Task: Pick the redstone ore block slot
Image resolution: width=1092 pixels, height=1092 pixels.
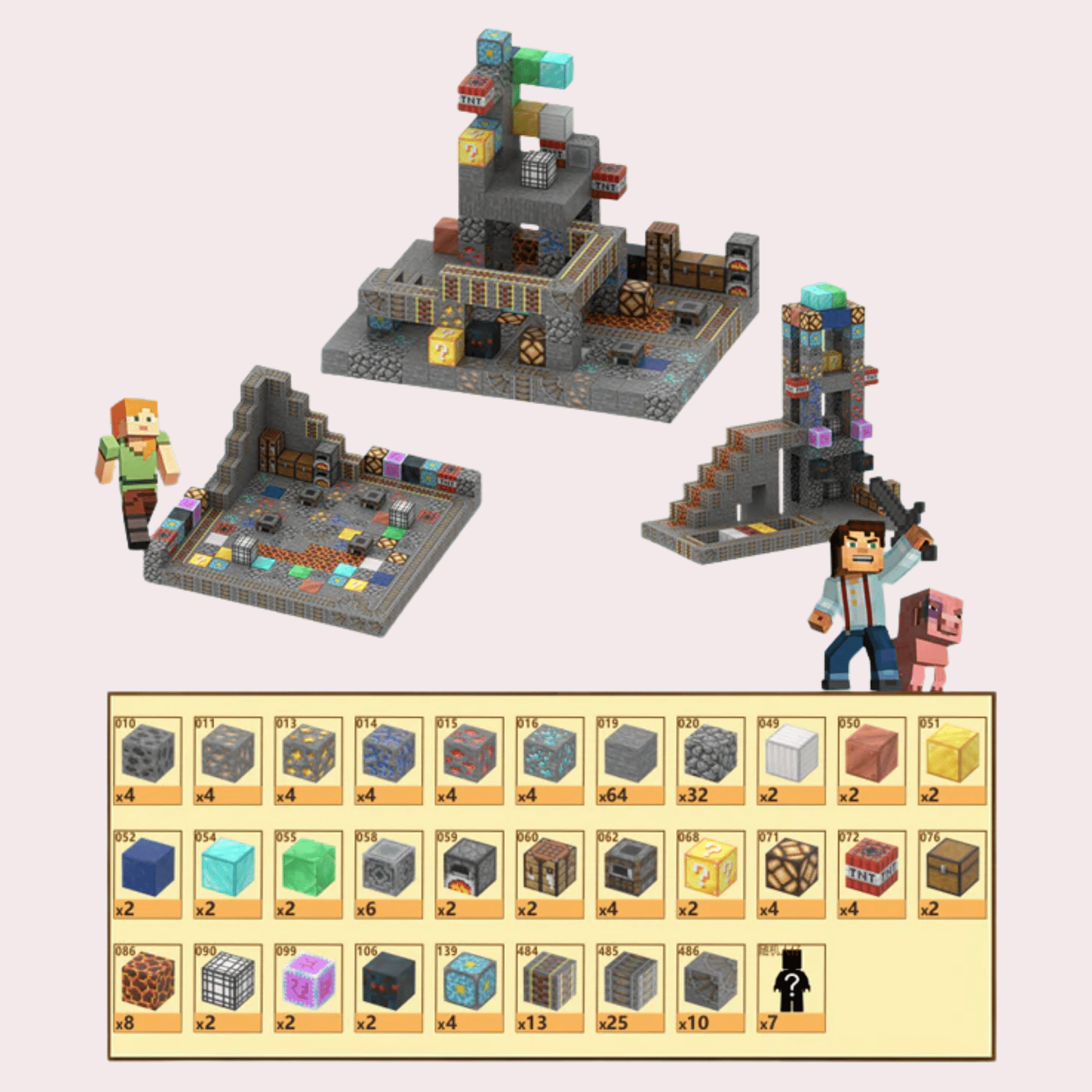Action: pyautogui.click(x=469, y=760)
